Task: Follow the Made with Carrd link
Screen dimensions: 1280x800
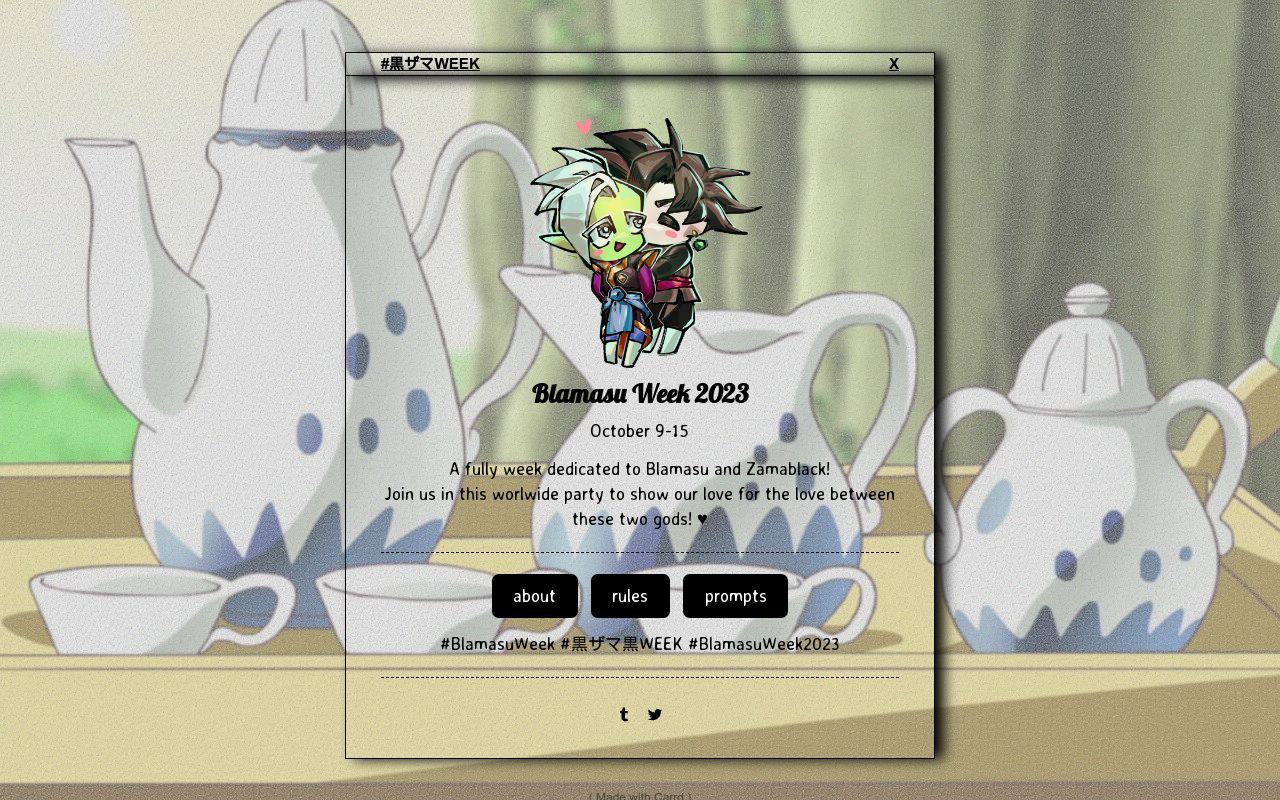Action: (639, 796)
